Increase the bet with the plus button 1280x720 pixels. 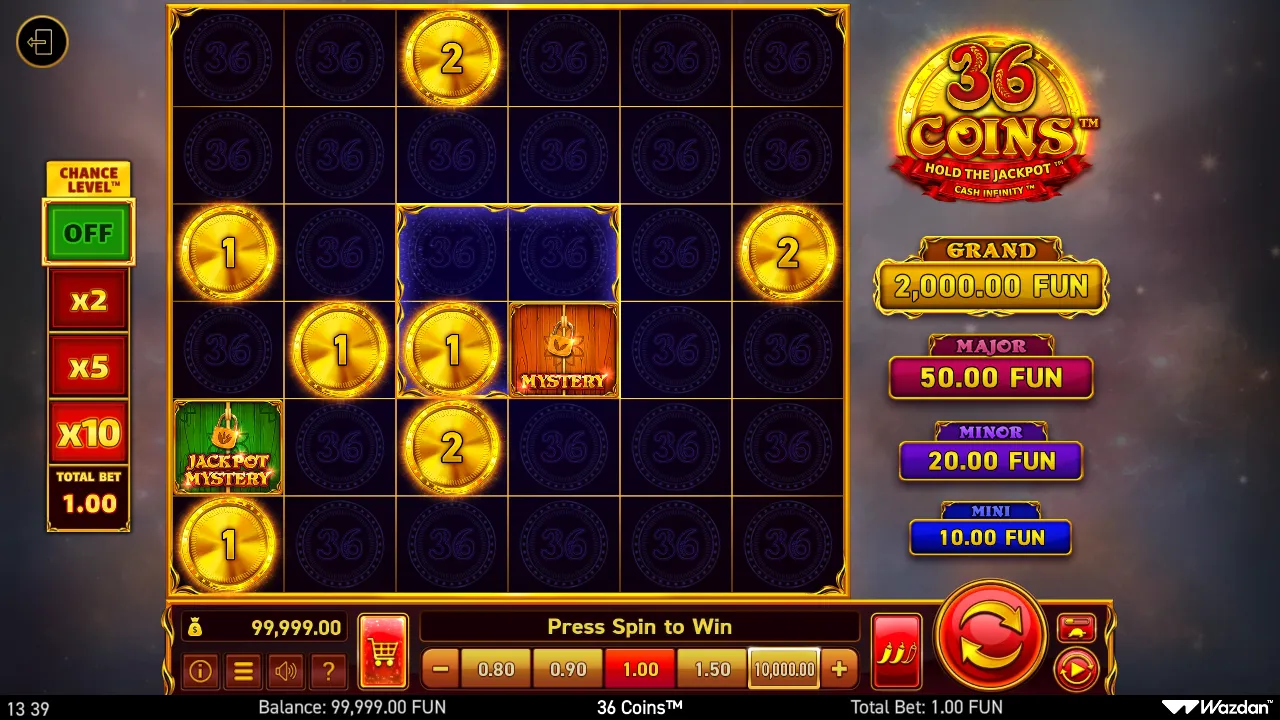840,668
